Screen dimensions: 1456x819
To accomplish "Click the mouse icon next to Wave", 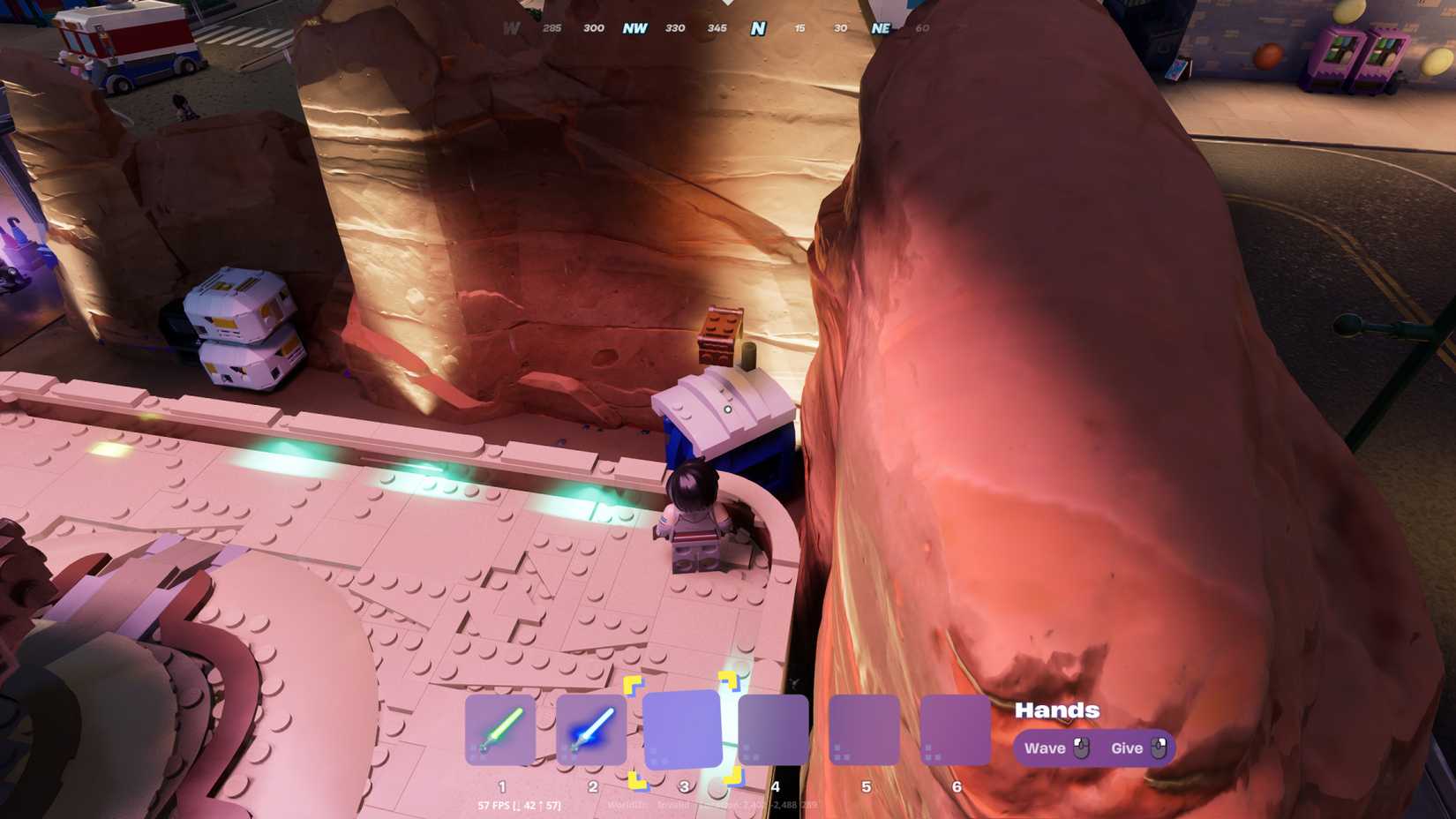I will tap(1083, 748).
